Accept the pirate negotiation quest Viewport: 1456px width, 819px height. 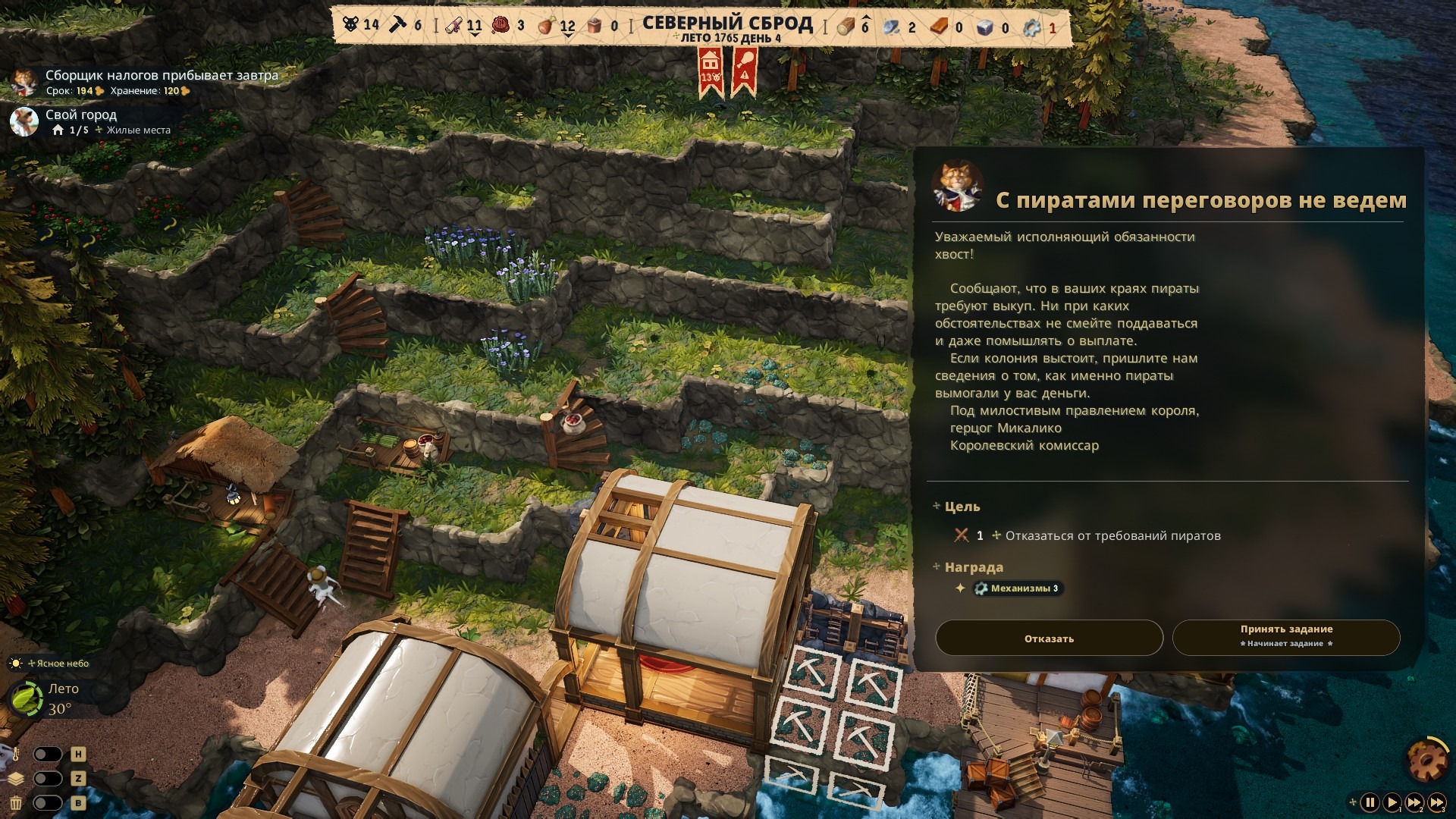(1285, 637)
